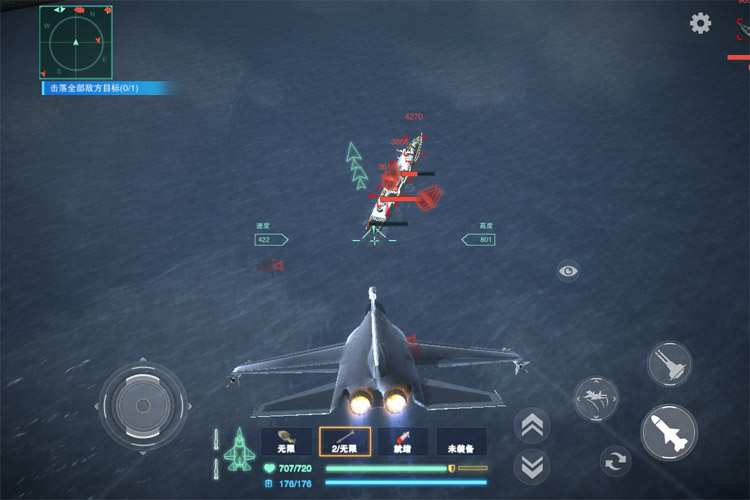750x500 pixels.
Task: Accelerate with the double up-arrow button
Action: click(x=532, y=425)
